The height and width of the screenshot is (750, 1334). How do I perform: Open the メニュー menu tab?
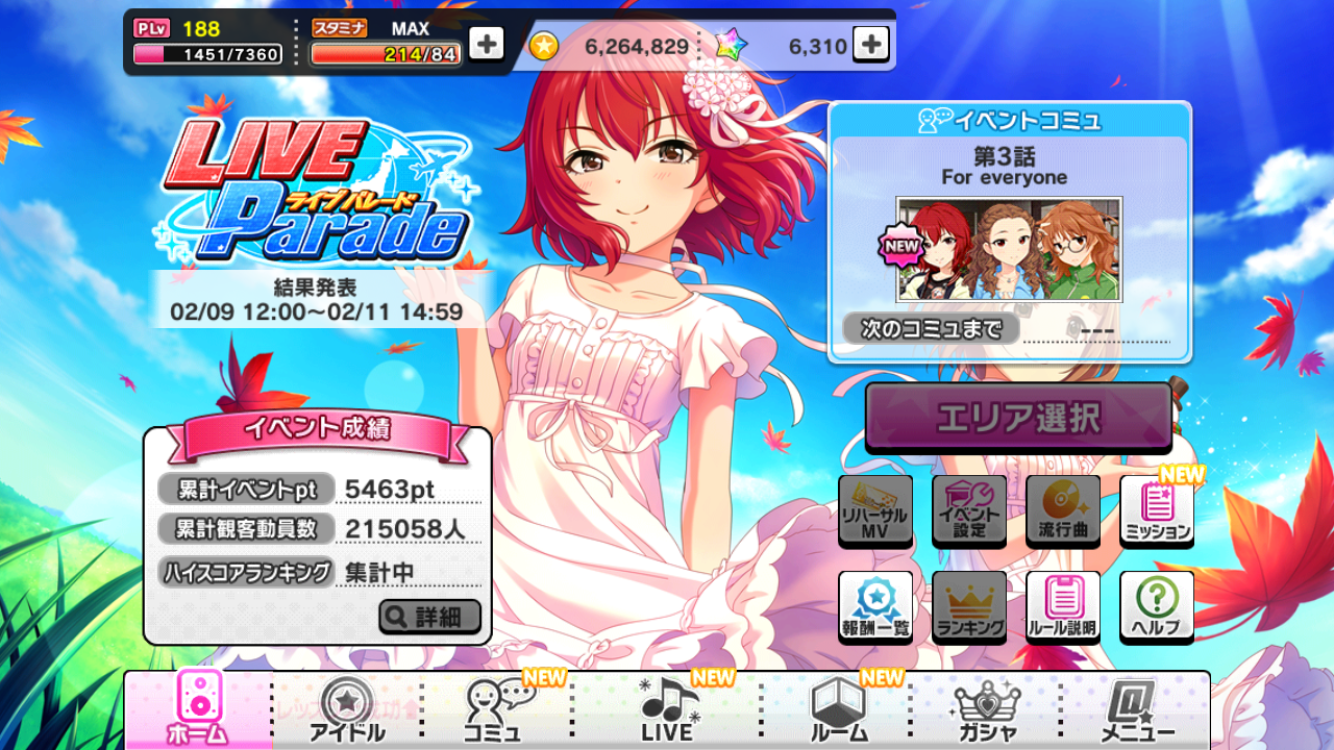(x=1137, y=710)
